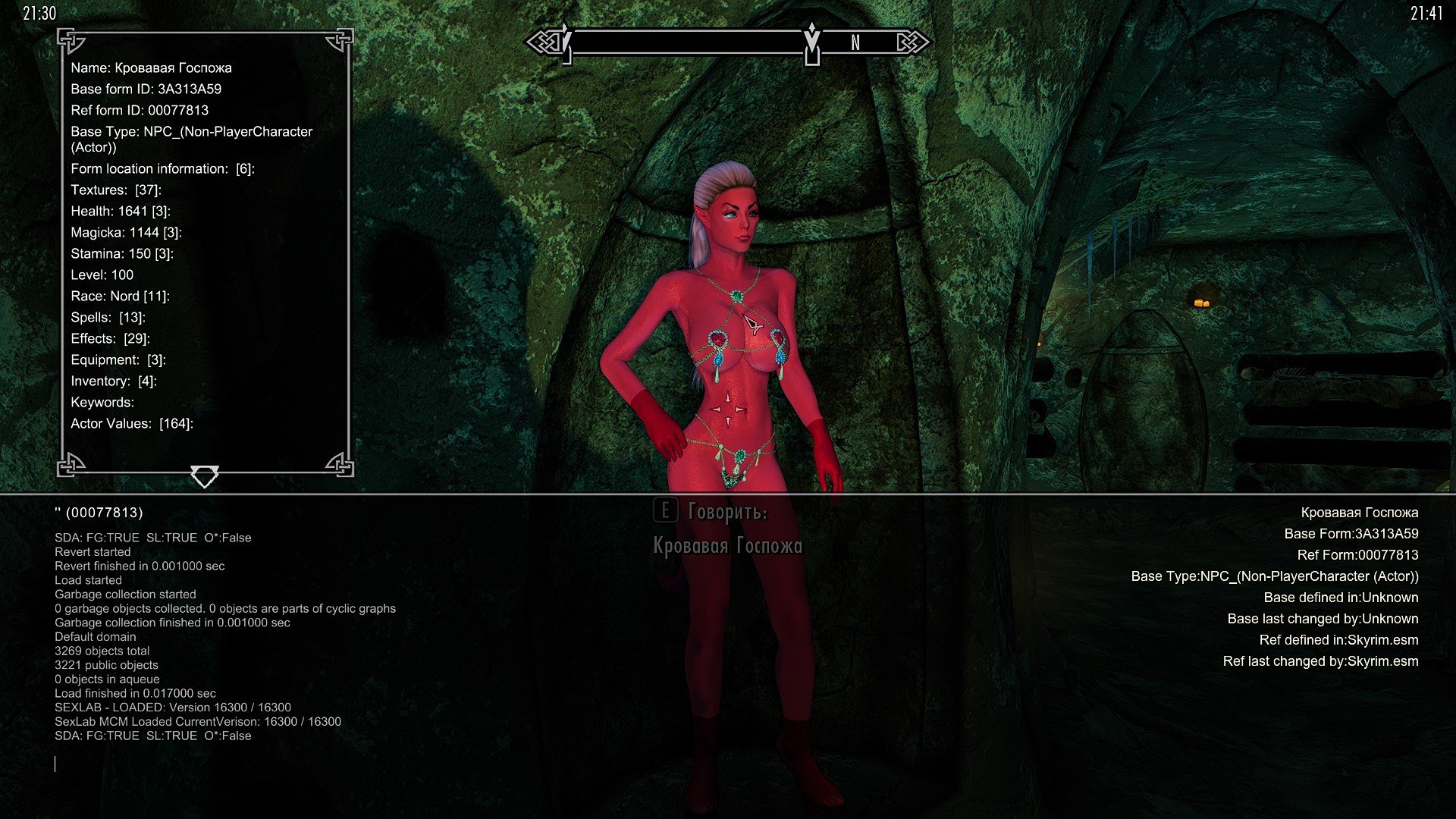1456x819 pixels.
Task: Show the Effects list
Action: [x=110, y=338]
